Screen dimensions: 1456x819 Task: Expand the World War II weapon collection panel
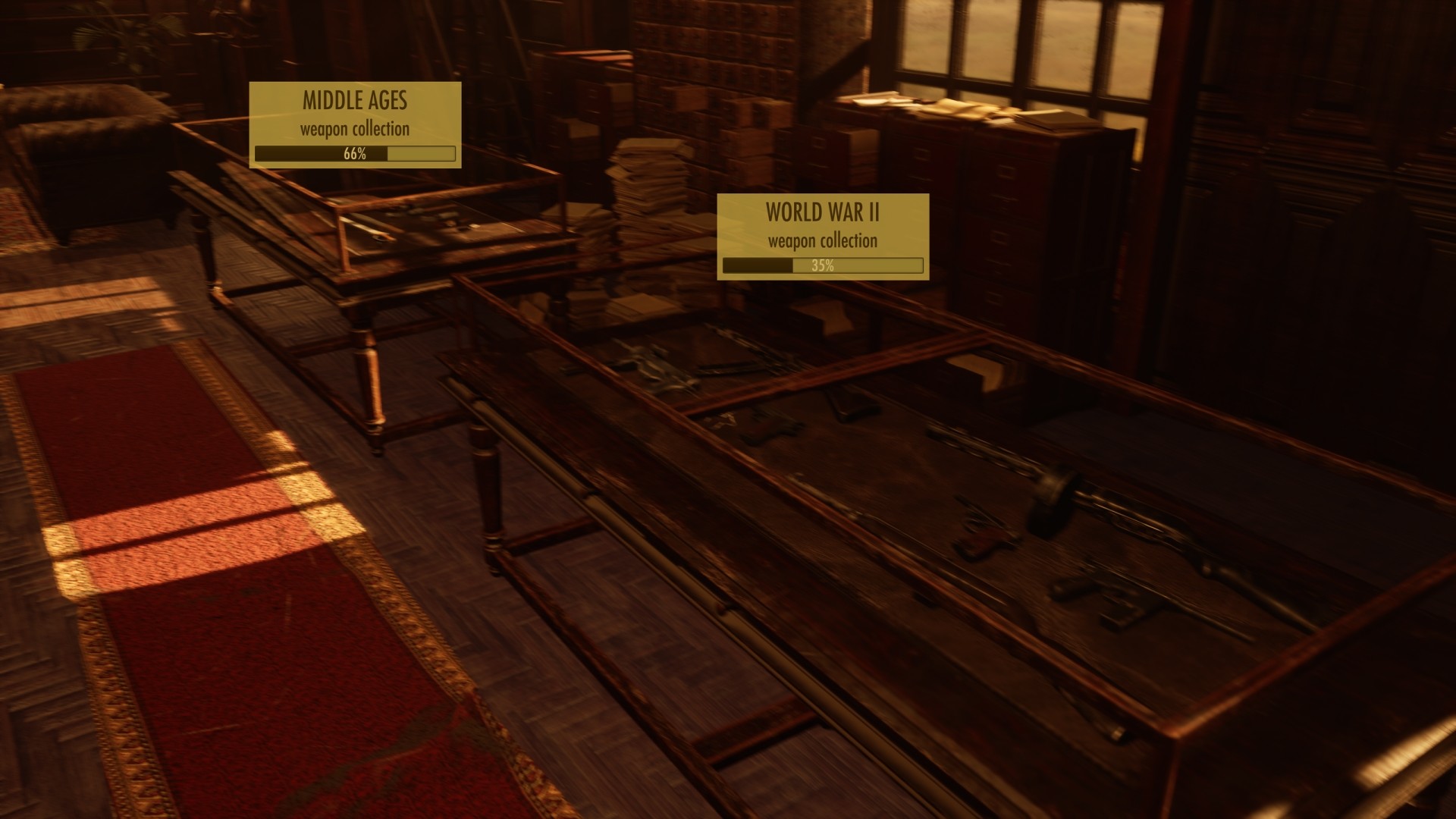823,235
